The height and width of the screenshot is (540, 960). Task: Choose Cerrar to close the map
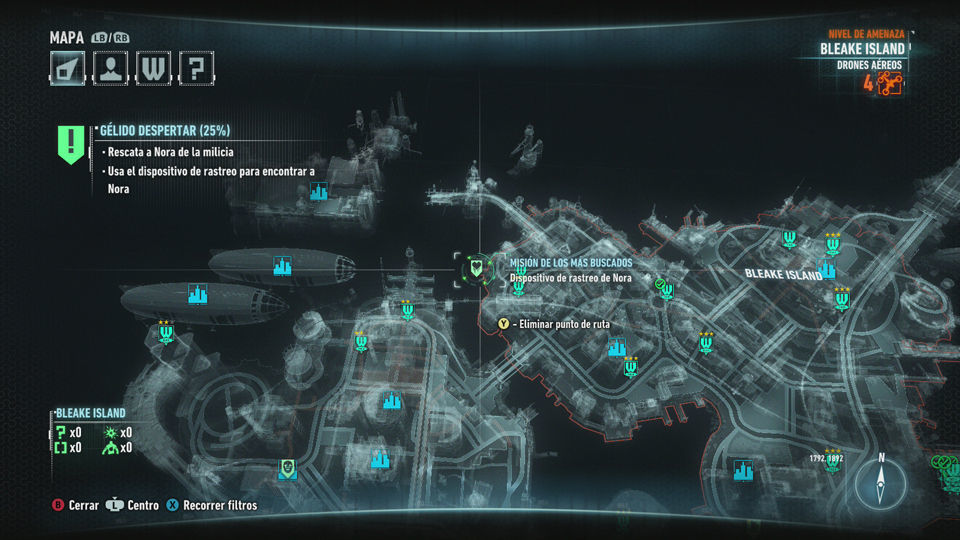coord(75,506)
